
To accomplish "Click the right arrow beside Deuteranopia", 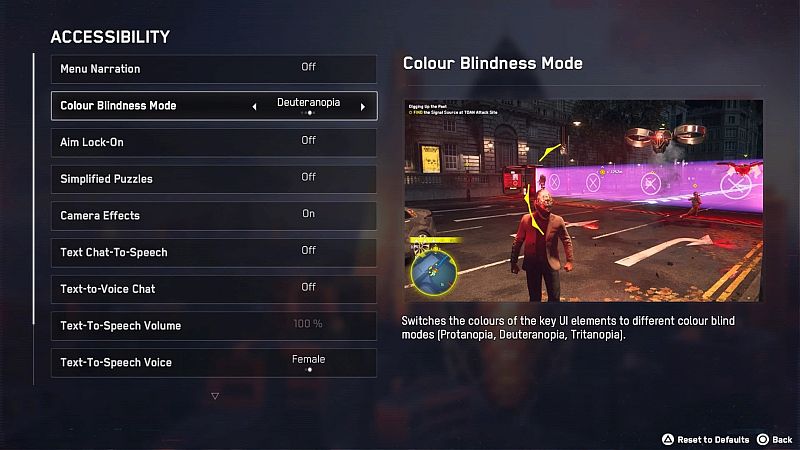I will 362,106.
